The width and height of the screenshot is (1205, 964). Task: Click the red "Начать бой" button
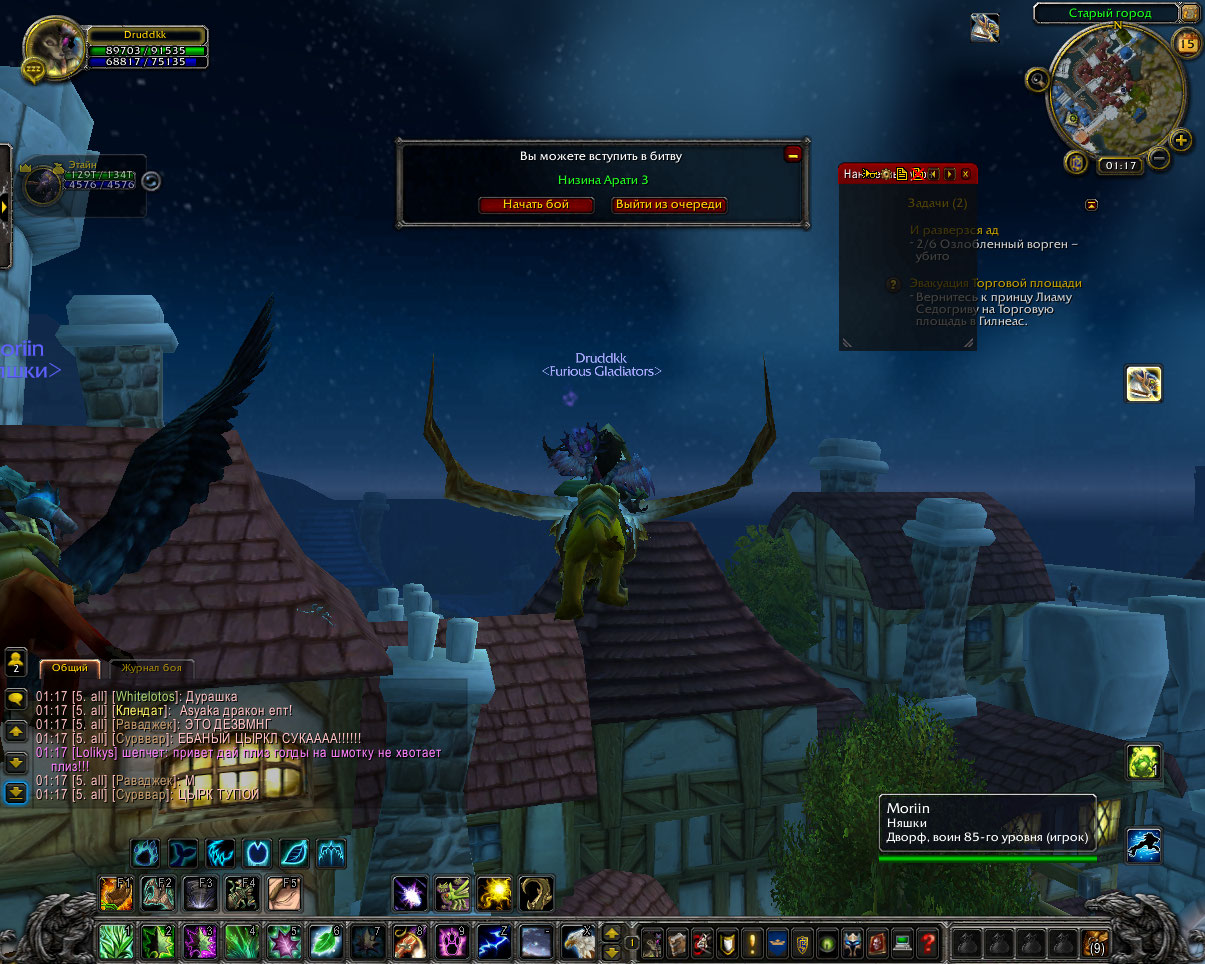(536, 204)
